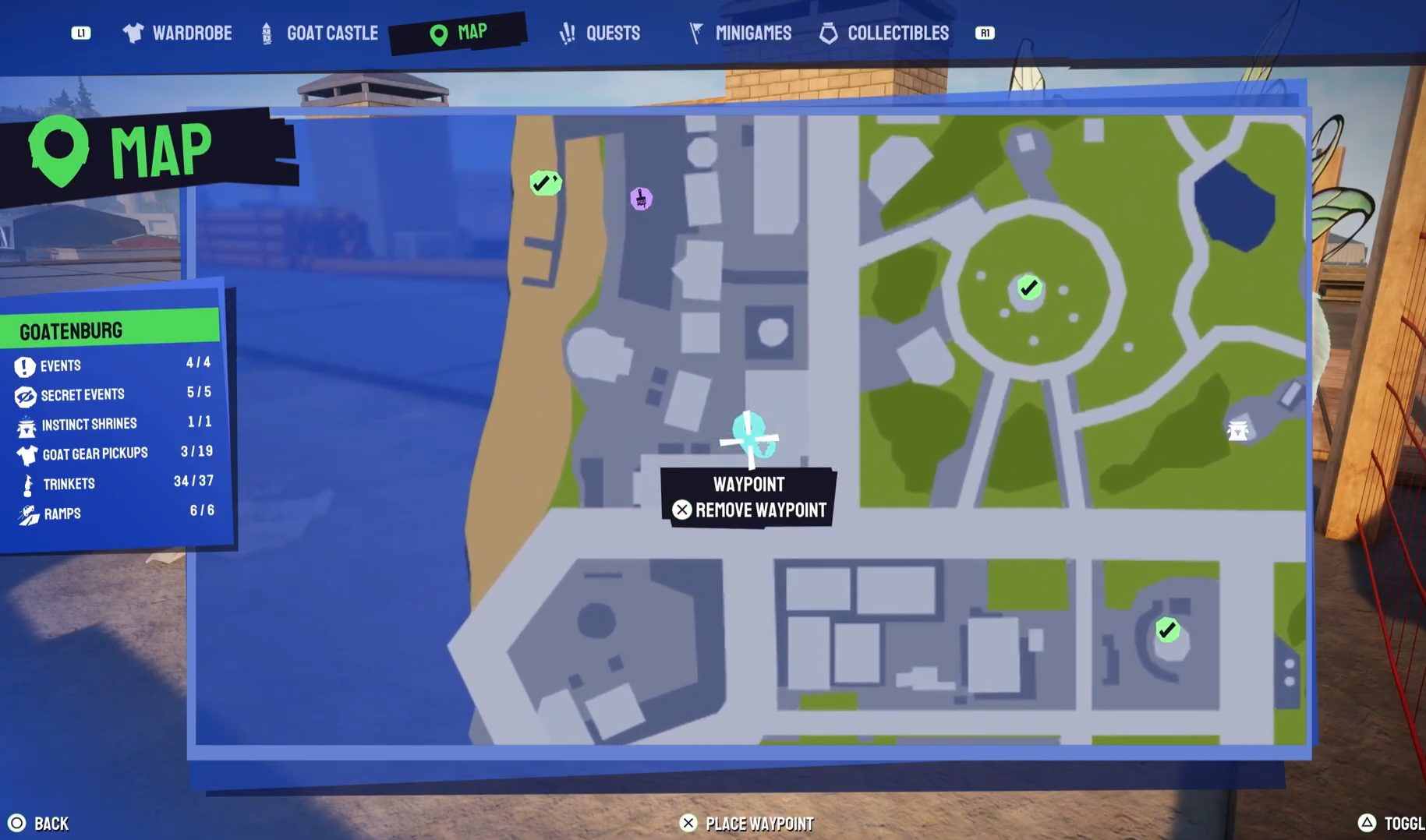The width and height of the screenshot is (1426, 840).
Task: Select the Secret Events lightning icon
Action: [x=26, y=395]
